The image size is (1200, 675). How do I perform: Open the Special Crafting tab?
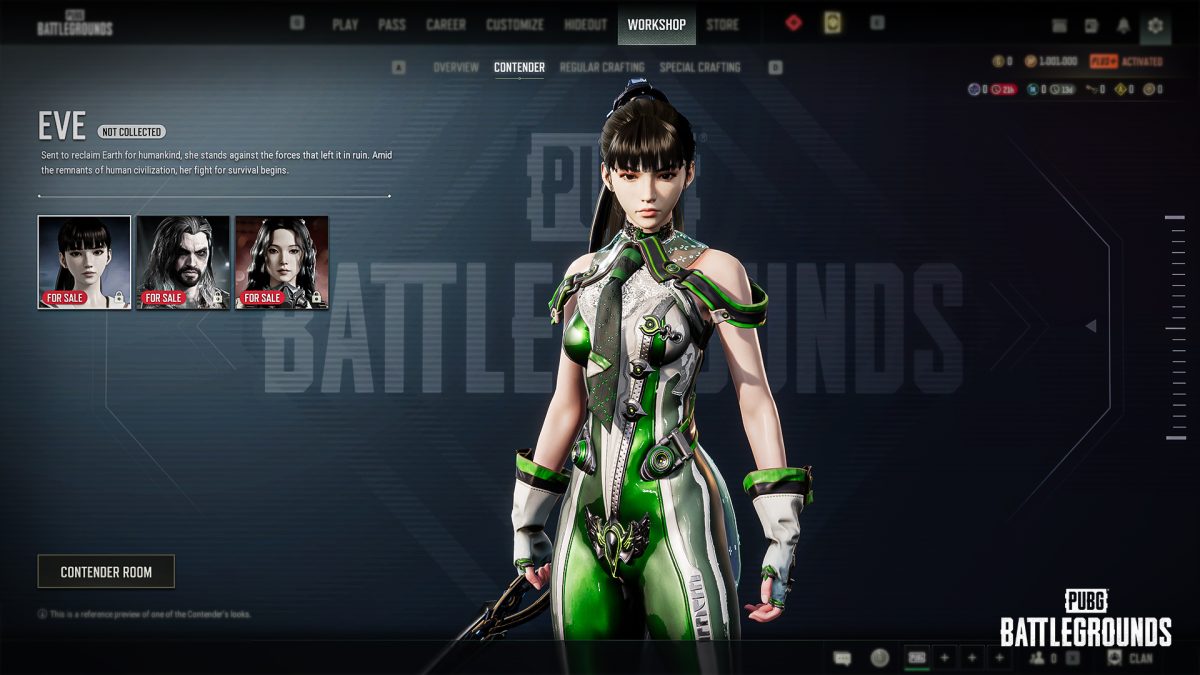(700, 68)
